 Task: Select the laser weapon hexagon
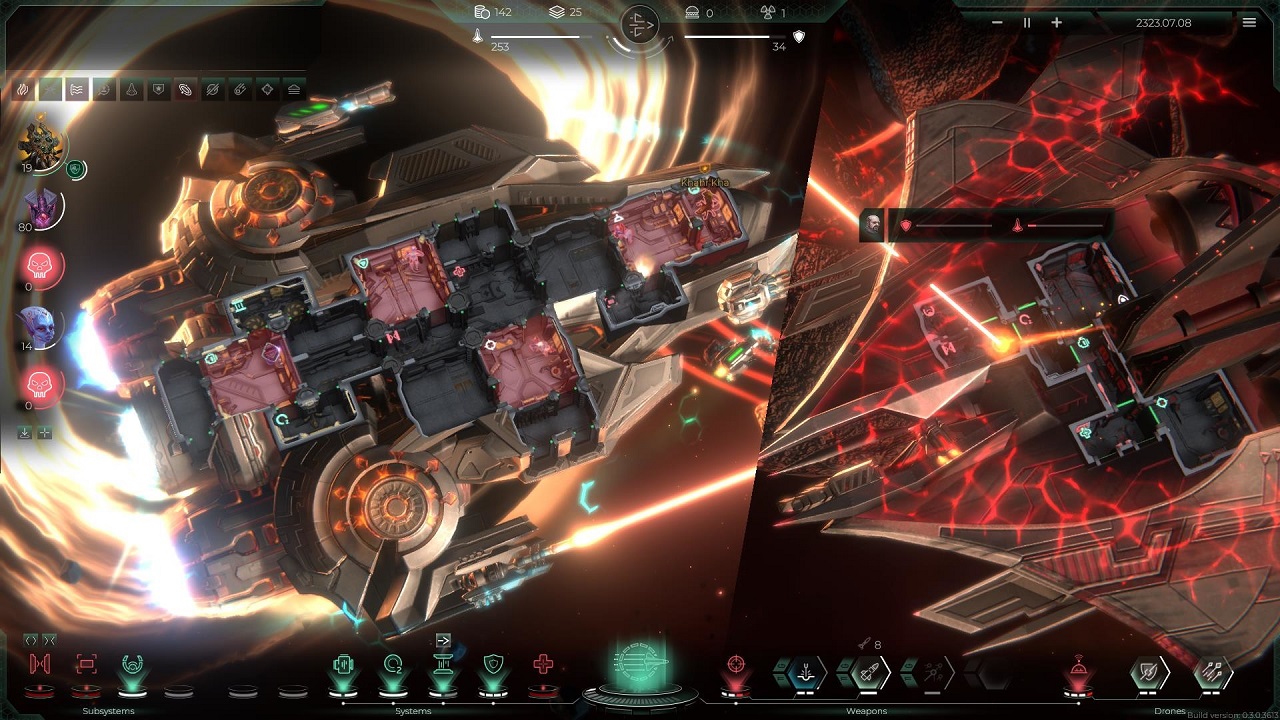804,672
